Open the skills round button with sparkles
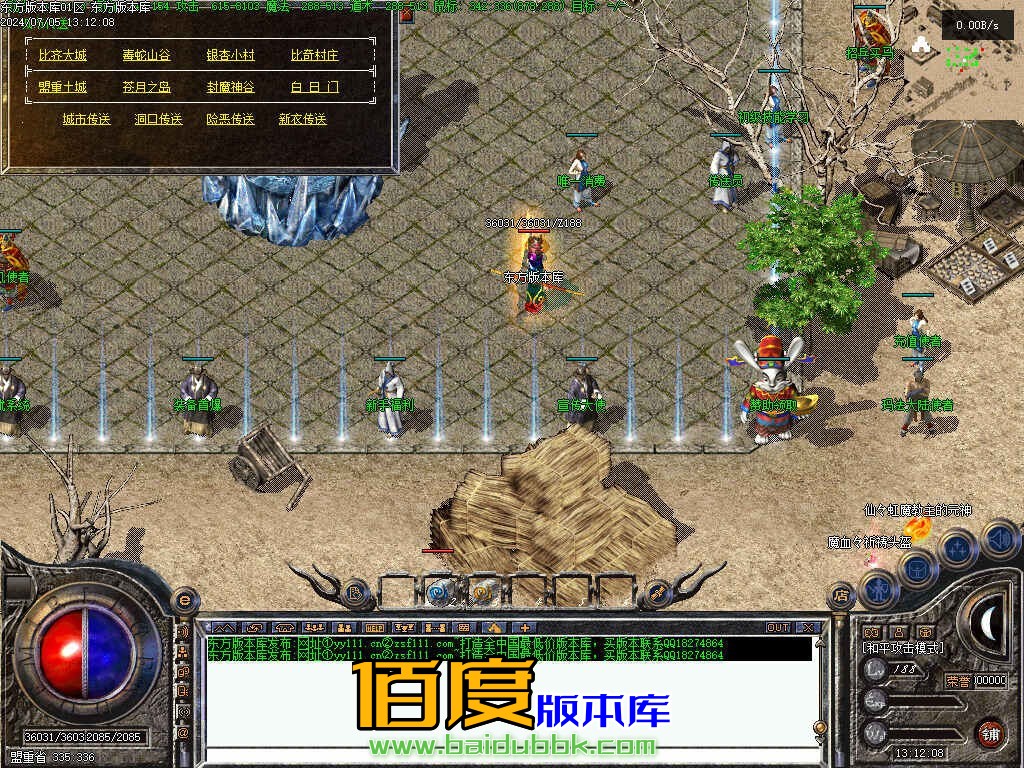 pos(957,548)
